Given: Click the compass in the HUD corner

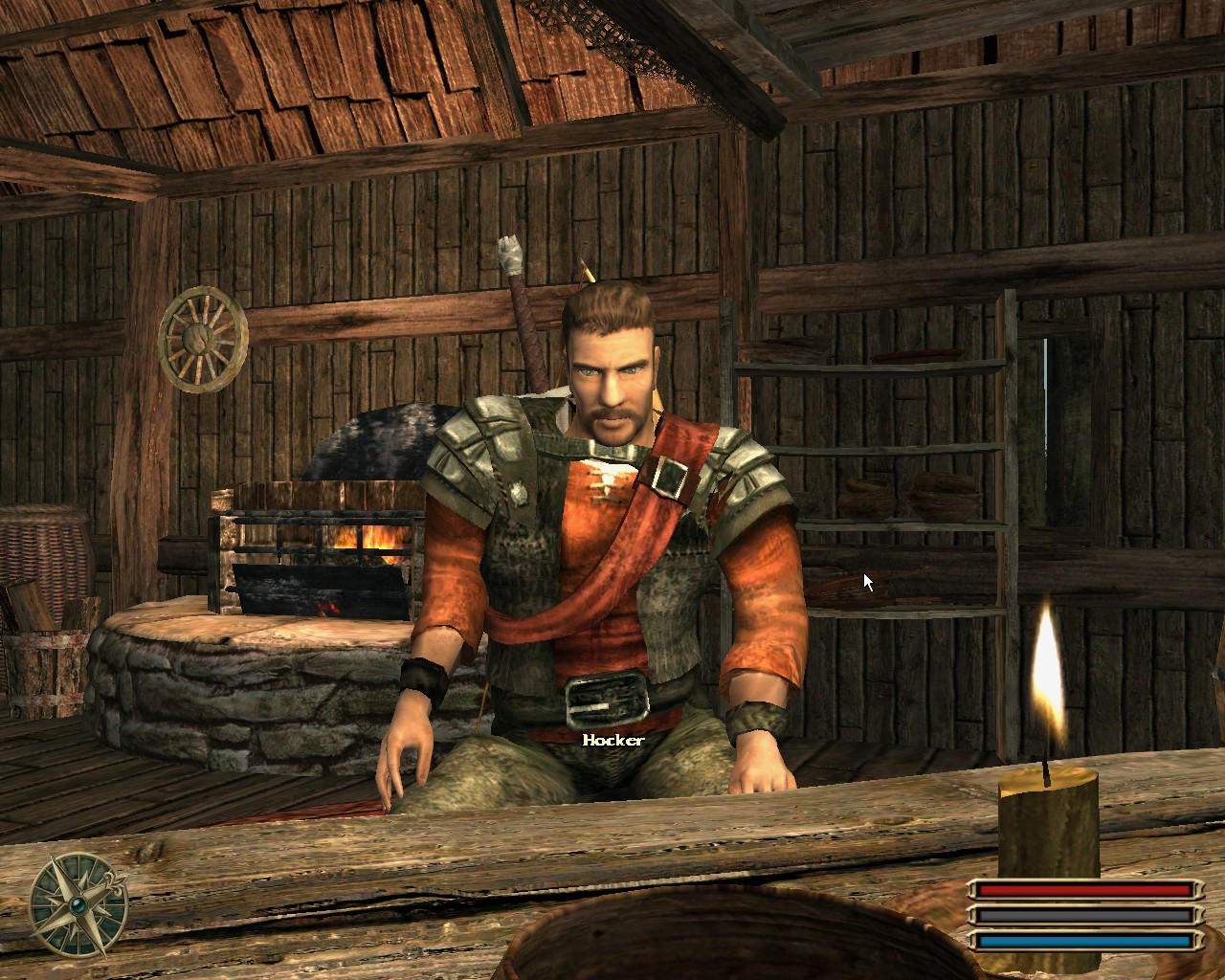Looking at the screenshot, I should (x=78, y=904).
